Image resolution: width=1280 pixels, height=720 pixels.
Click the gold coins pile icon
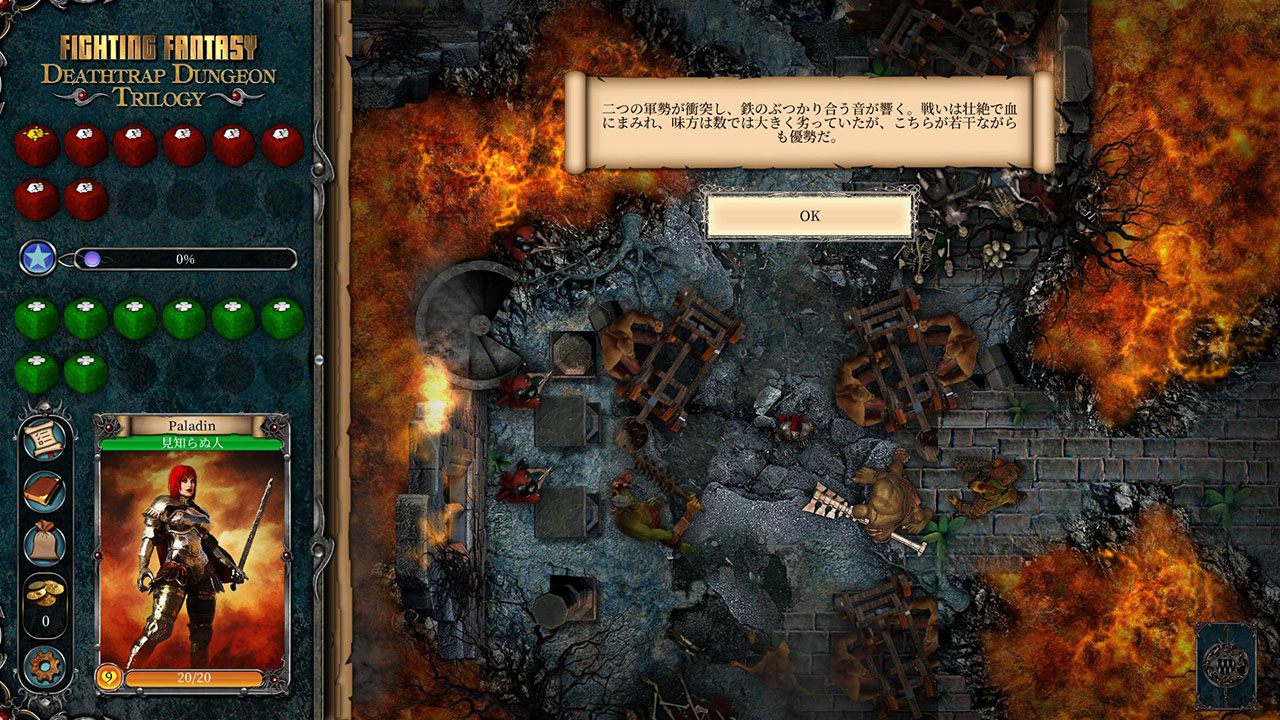click(45, 591)
